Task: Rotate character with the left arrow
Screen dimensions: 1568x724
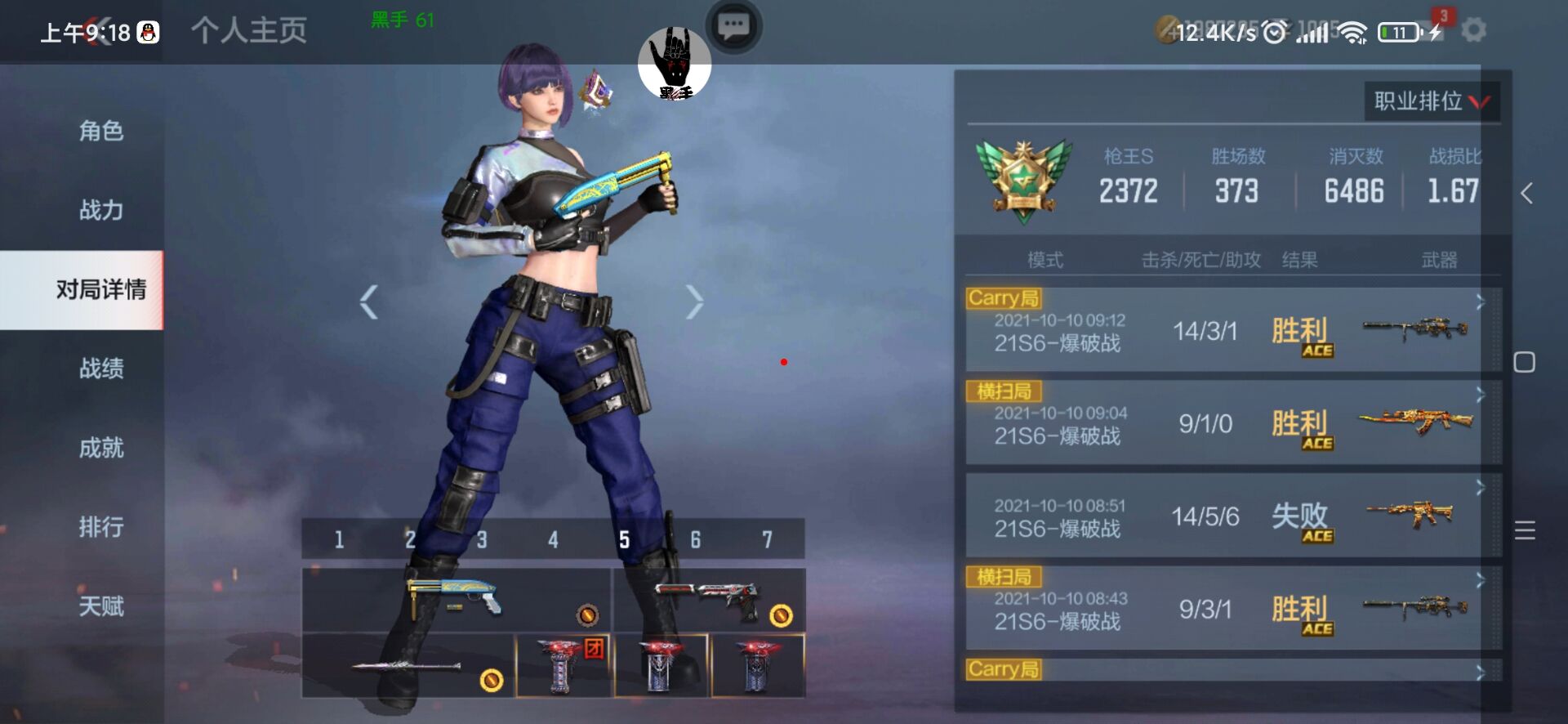Action: [369, 302]
